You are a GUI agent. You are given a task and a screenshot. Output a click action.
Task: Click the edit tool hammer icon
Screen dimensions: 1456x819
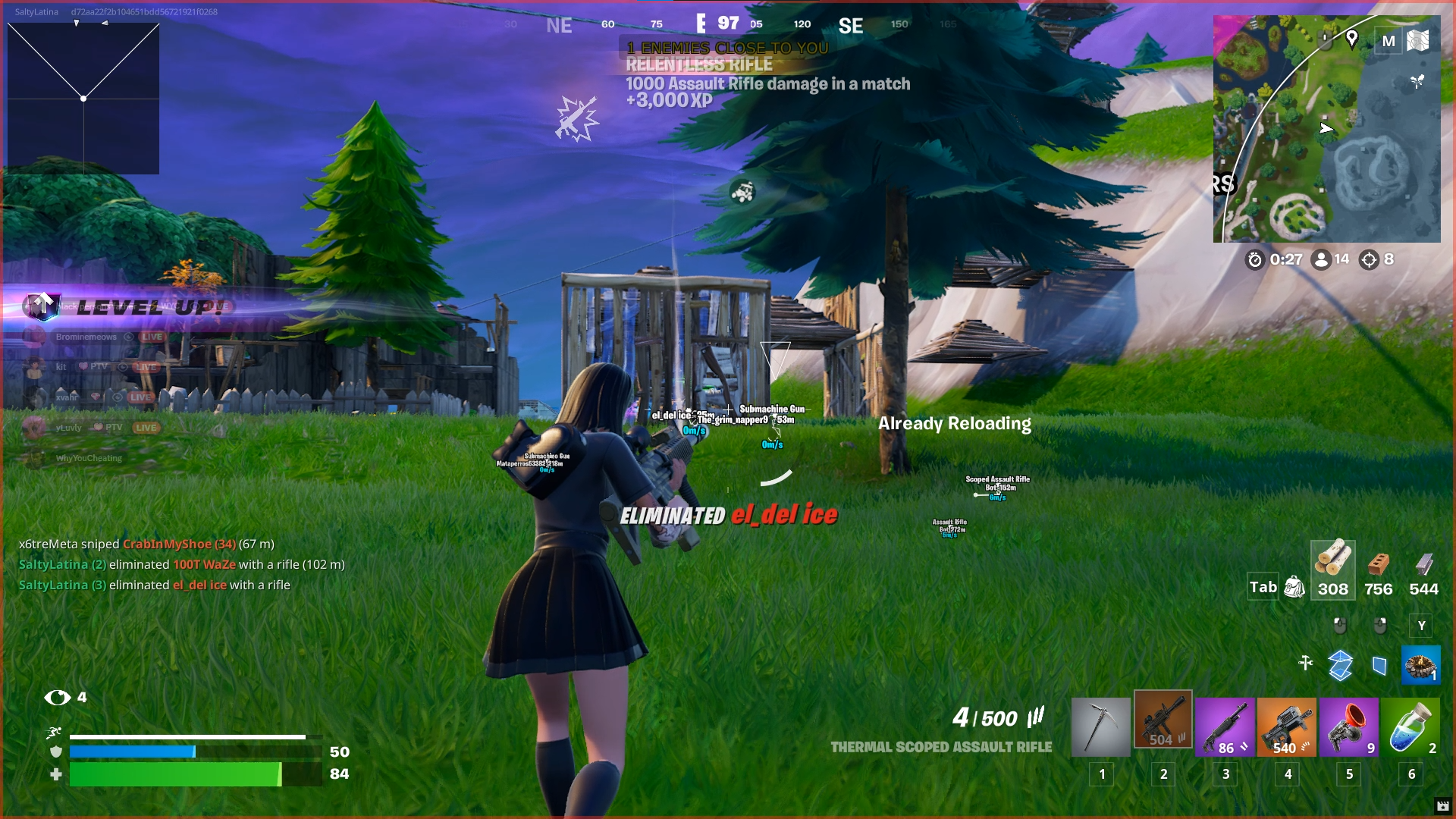point(1306,661)
